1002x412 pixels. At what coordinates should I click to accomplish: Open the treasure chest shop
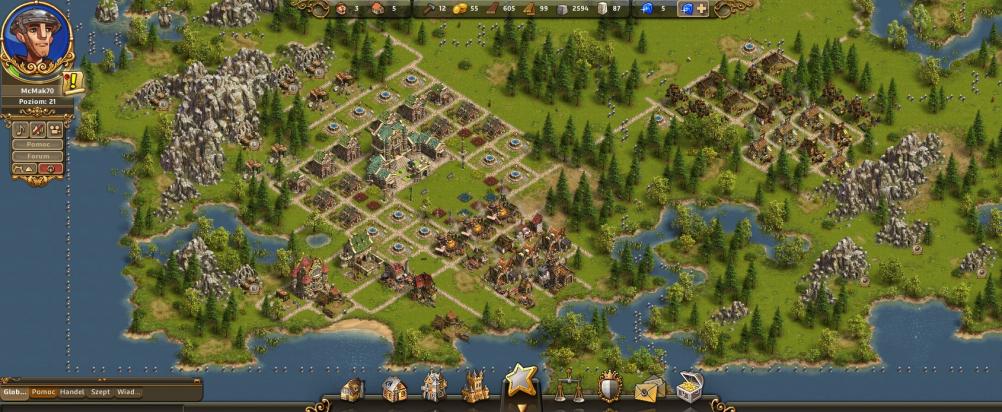coord(690,388)
